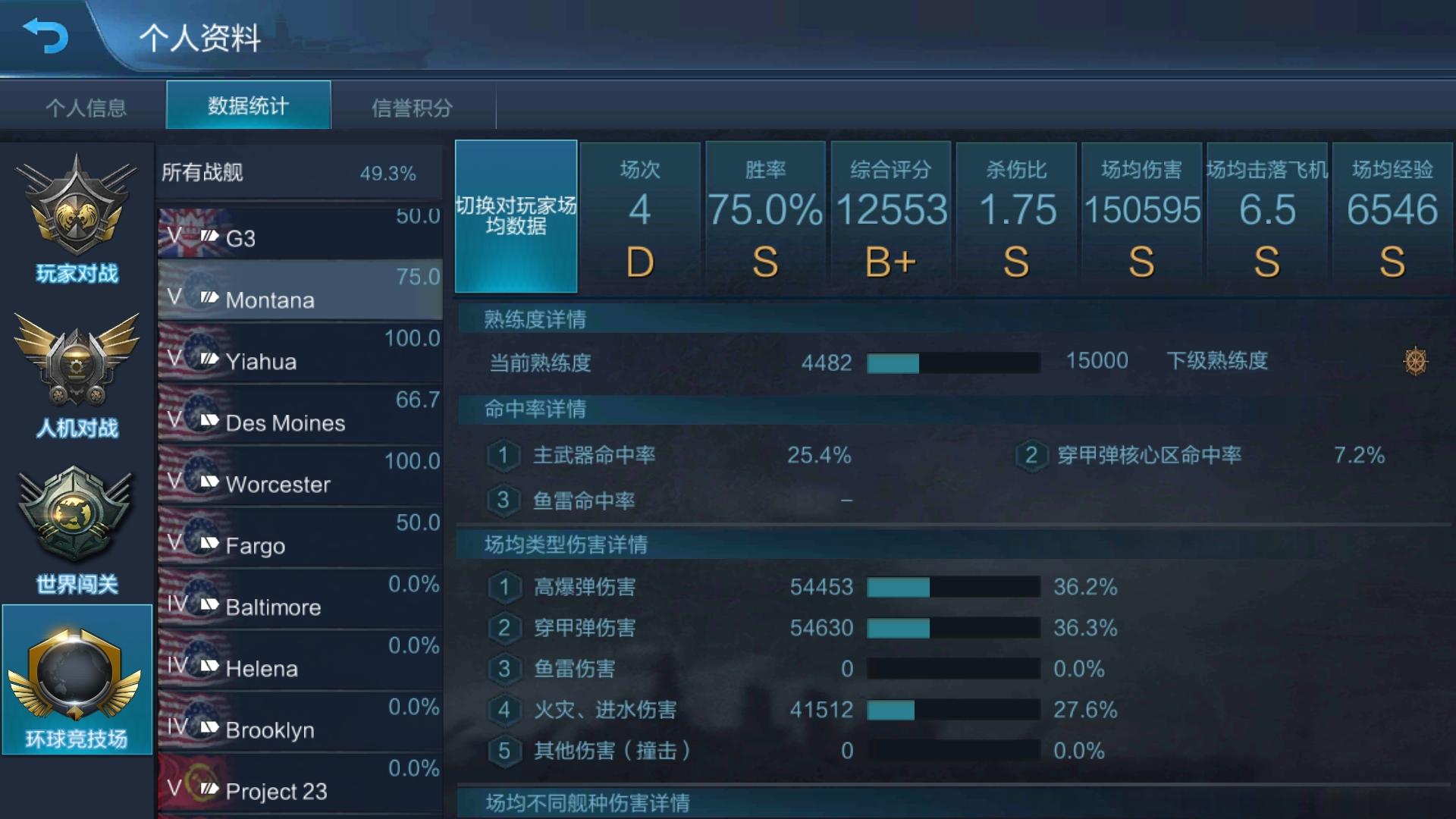Click the 当前熟练度 progress bar
This screenshot has width=1456, height=819.
point(952,362)
